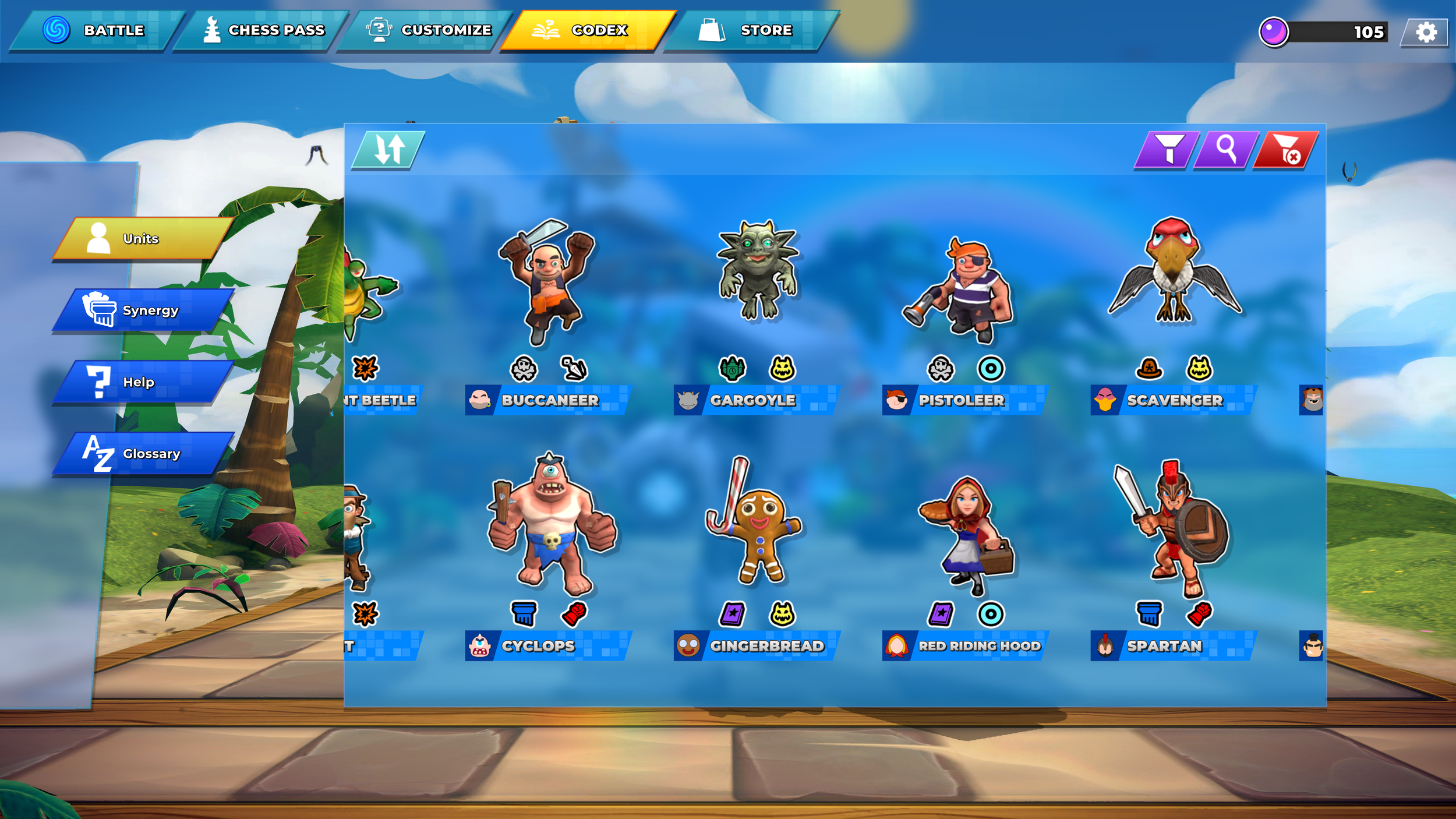This screenshot has width=1456, height=819.
Task: Clear filters with the red funnel button
Action: [1286, 150]
